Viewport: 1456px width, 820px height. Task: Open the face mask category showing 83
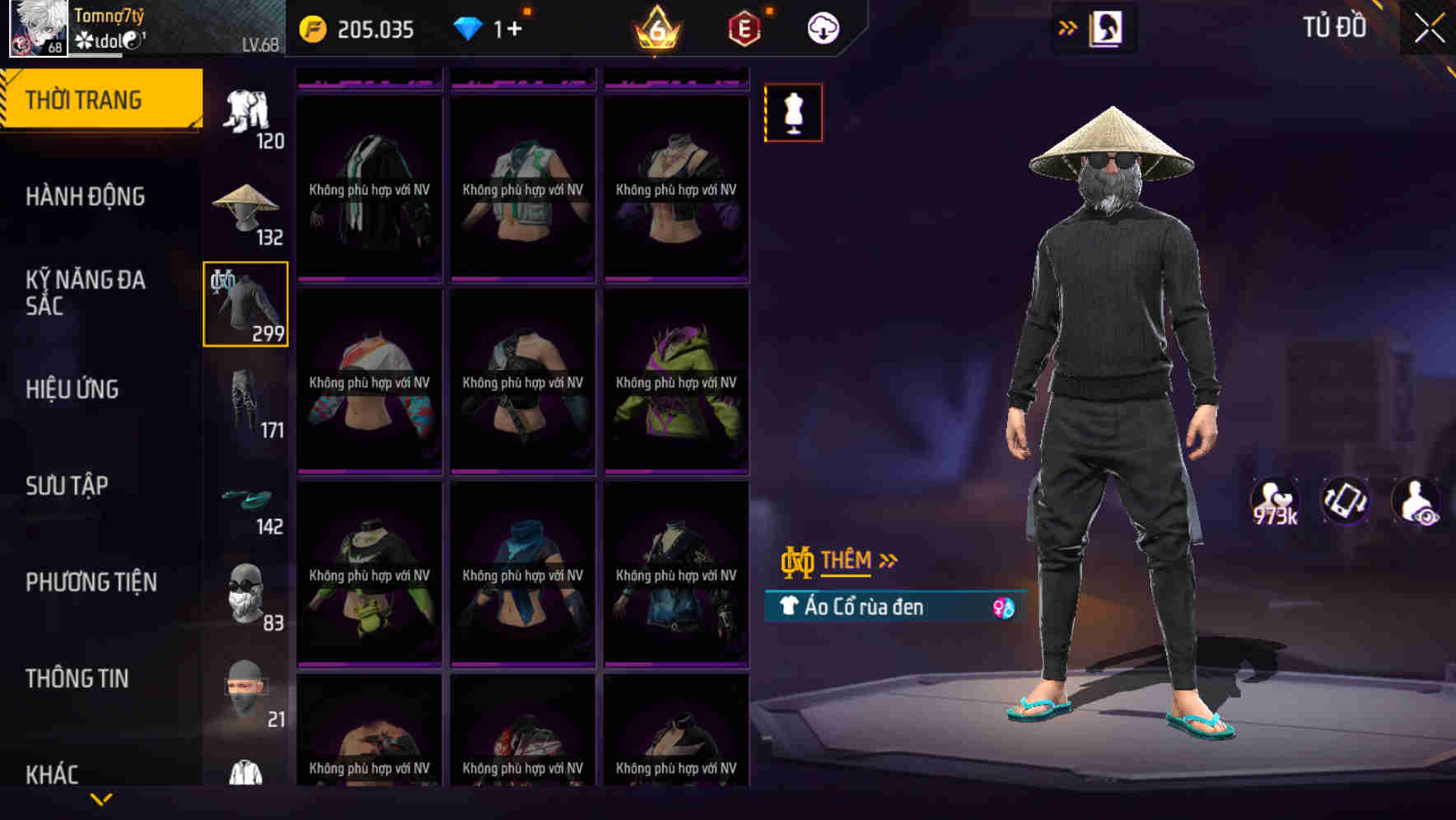pos(245,593)
